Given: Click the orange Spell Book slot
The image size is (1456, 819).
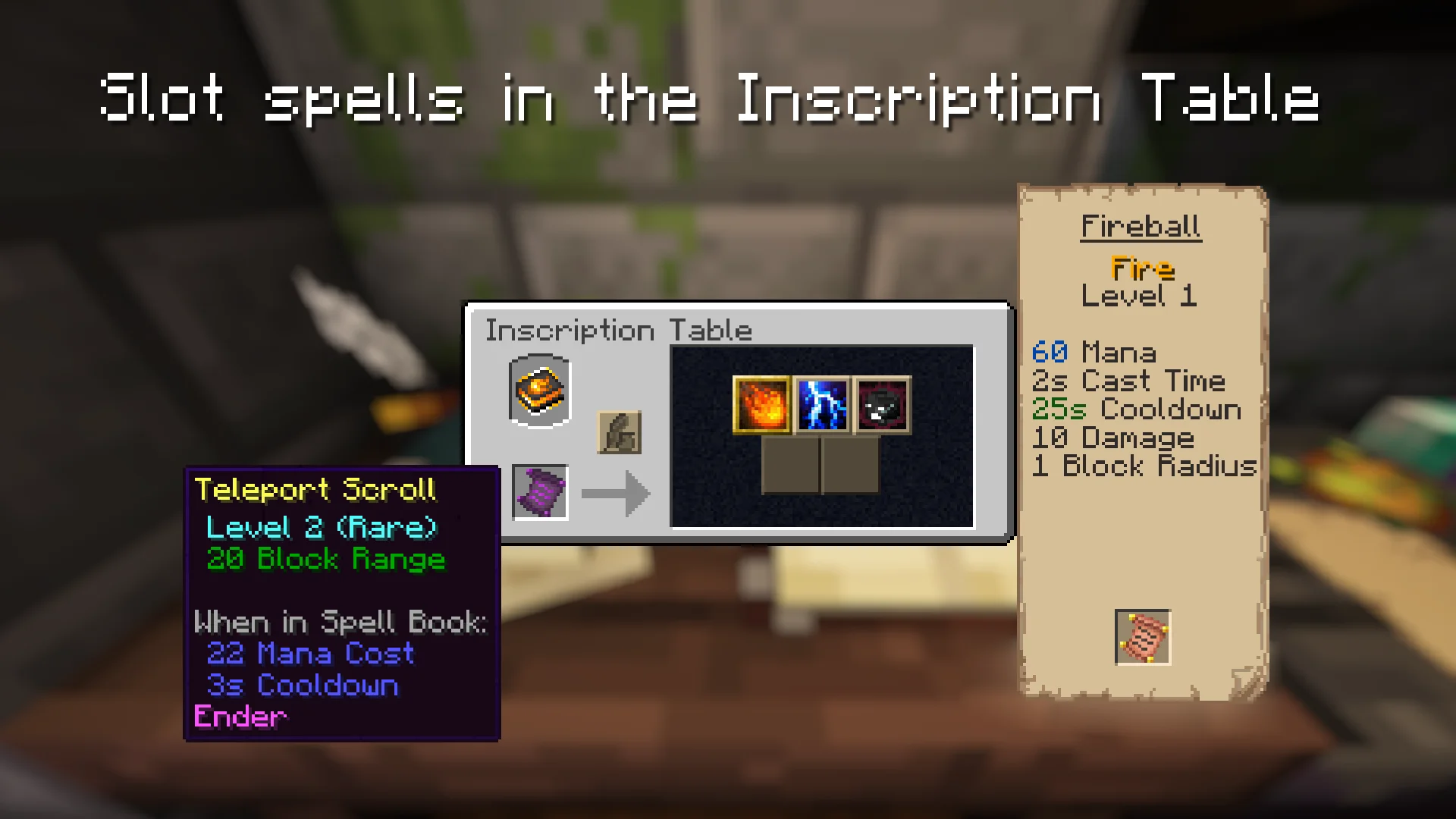Looking at the screenshot, I should click(x=539, y=391).
